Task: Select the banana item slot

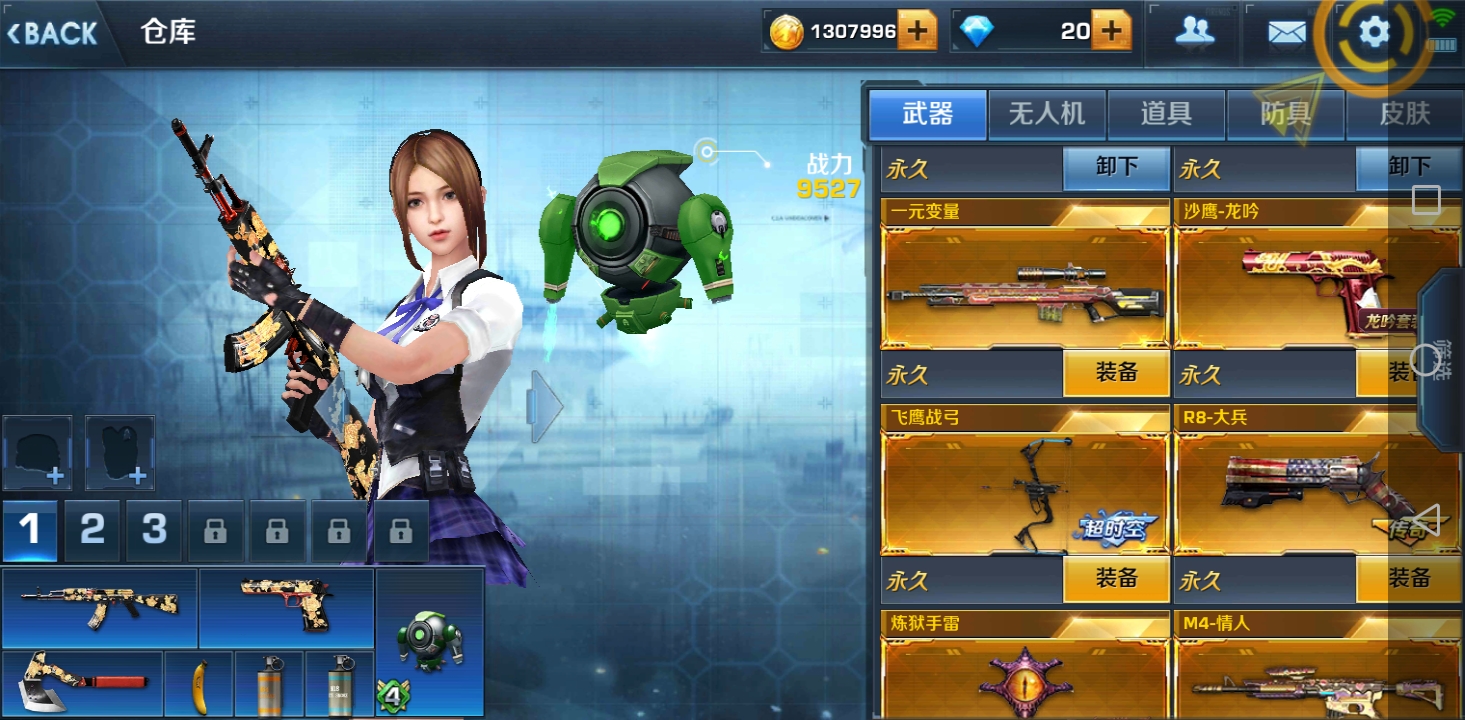Action: tap(198, 684)
